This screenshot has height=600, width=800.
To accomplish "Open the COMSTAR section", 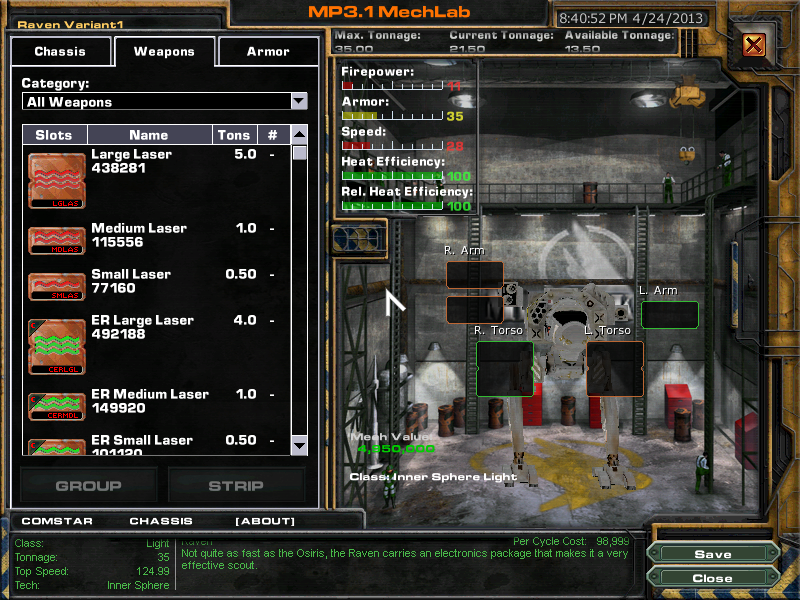I will coord(50,521).
